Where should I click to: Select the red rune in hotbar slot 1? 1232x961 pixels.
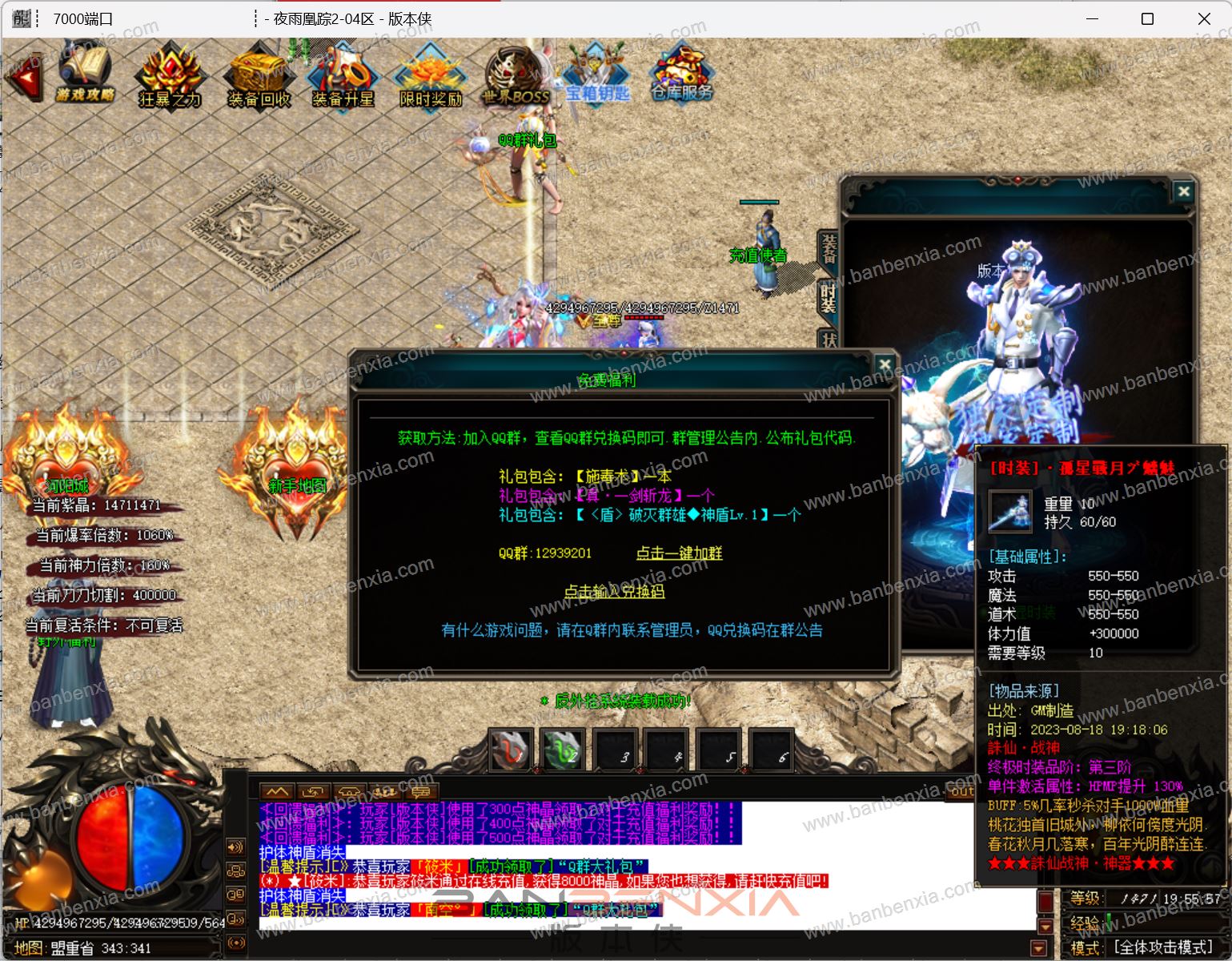coord(511,750)
